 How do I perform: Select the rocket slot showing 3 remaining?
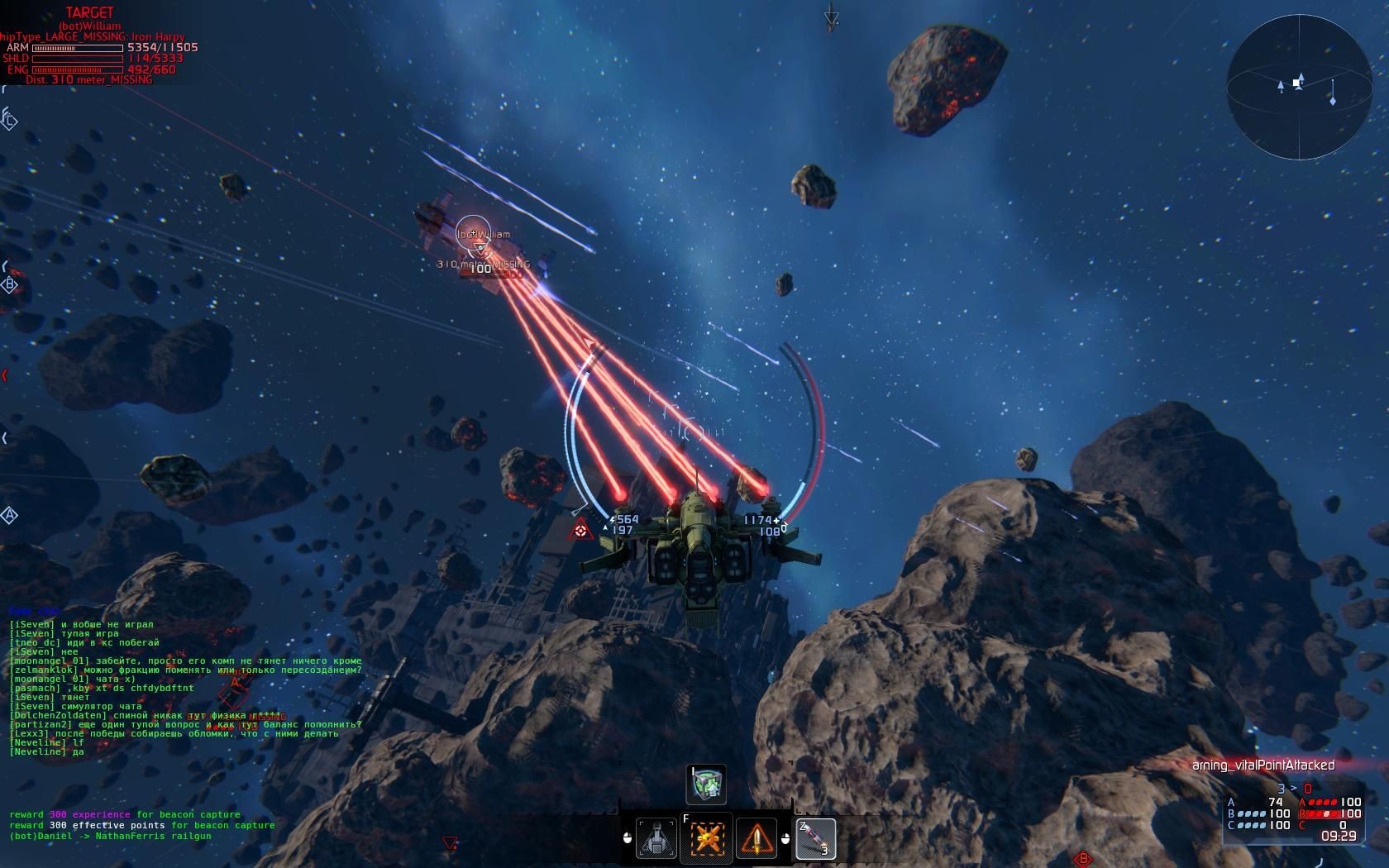815,839
